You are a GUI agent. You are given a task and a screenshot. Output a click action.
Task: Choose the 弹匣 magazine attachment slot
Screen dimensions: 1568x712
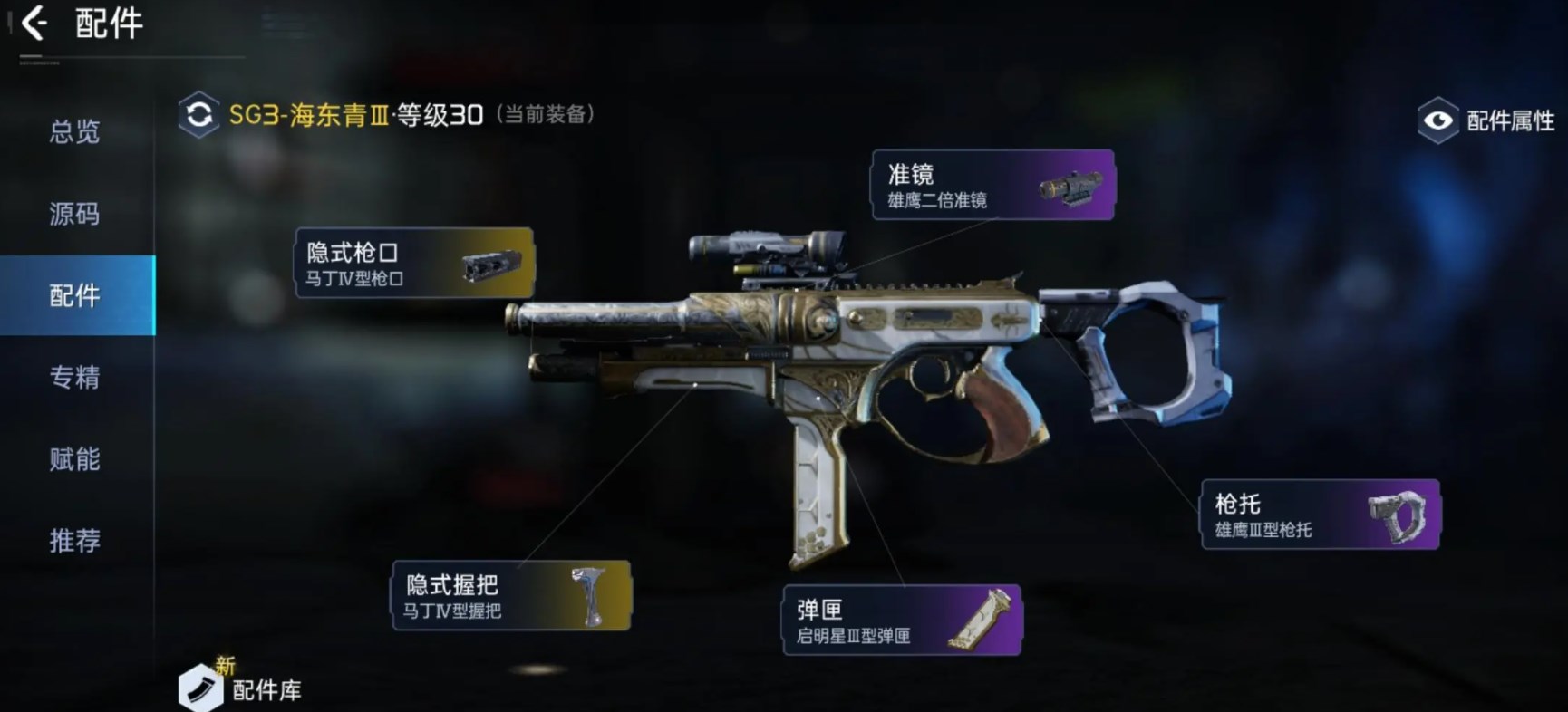[x=902, y=620]
